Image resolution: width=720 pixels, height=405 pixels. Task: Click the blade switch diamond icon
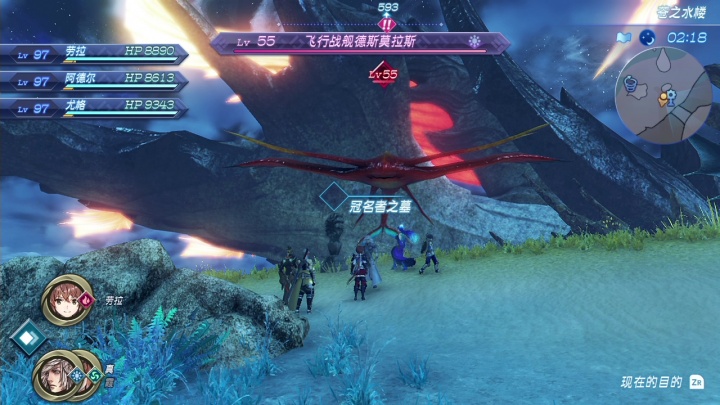click(x=26, y=338)
